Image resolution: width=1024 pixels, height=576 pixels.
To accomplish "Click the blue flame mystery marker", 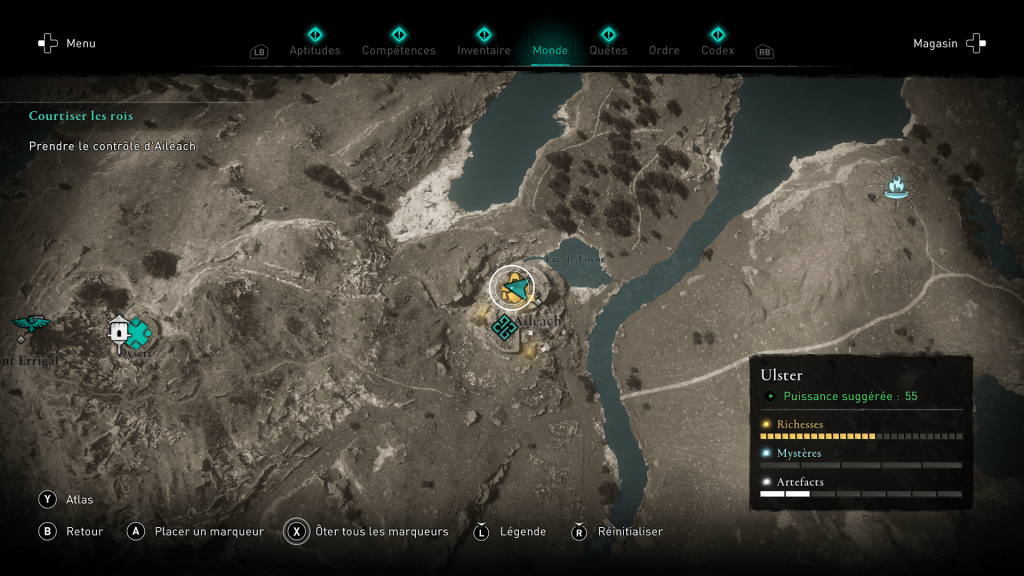I will pyautogui.click(x=895, y=187).
